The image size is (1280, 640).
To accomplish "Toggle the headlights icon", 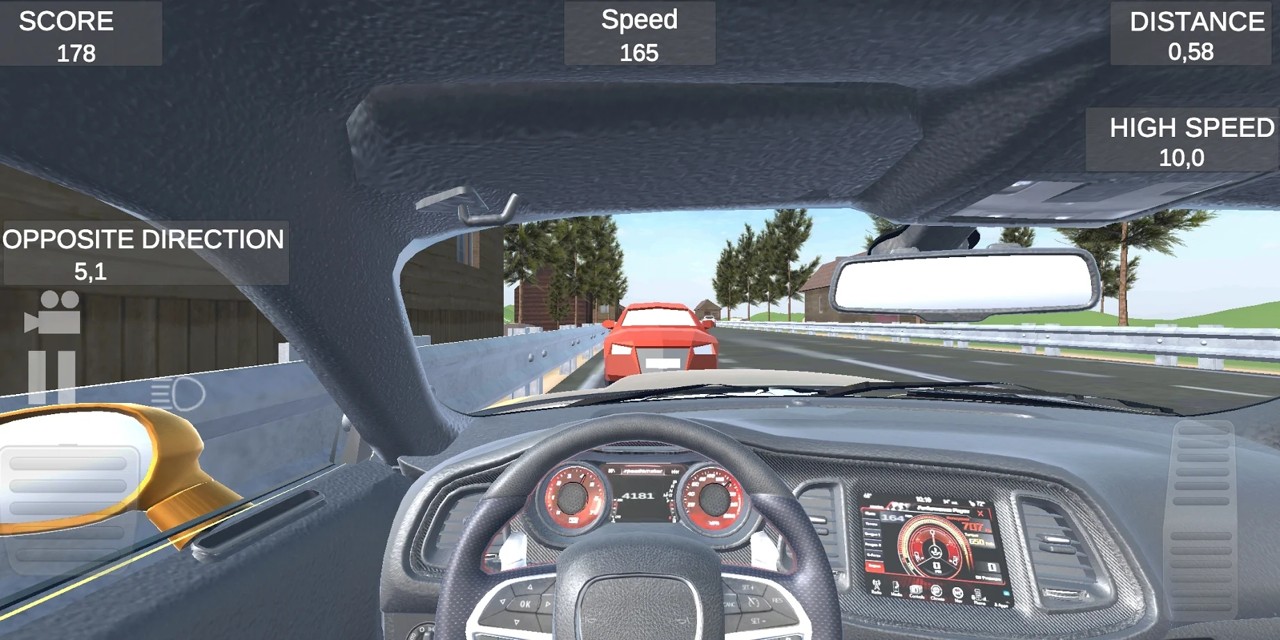I will click(178, 394).
